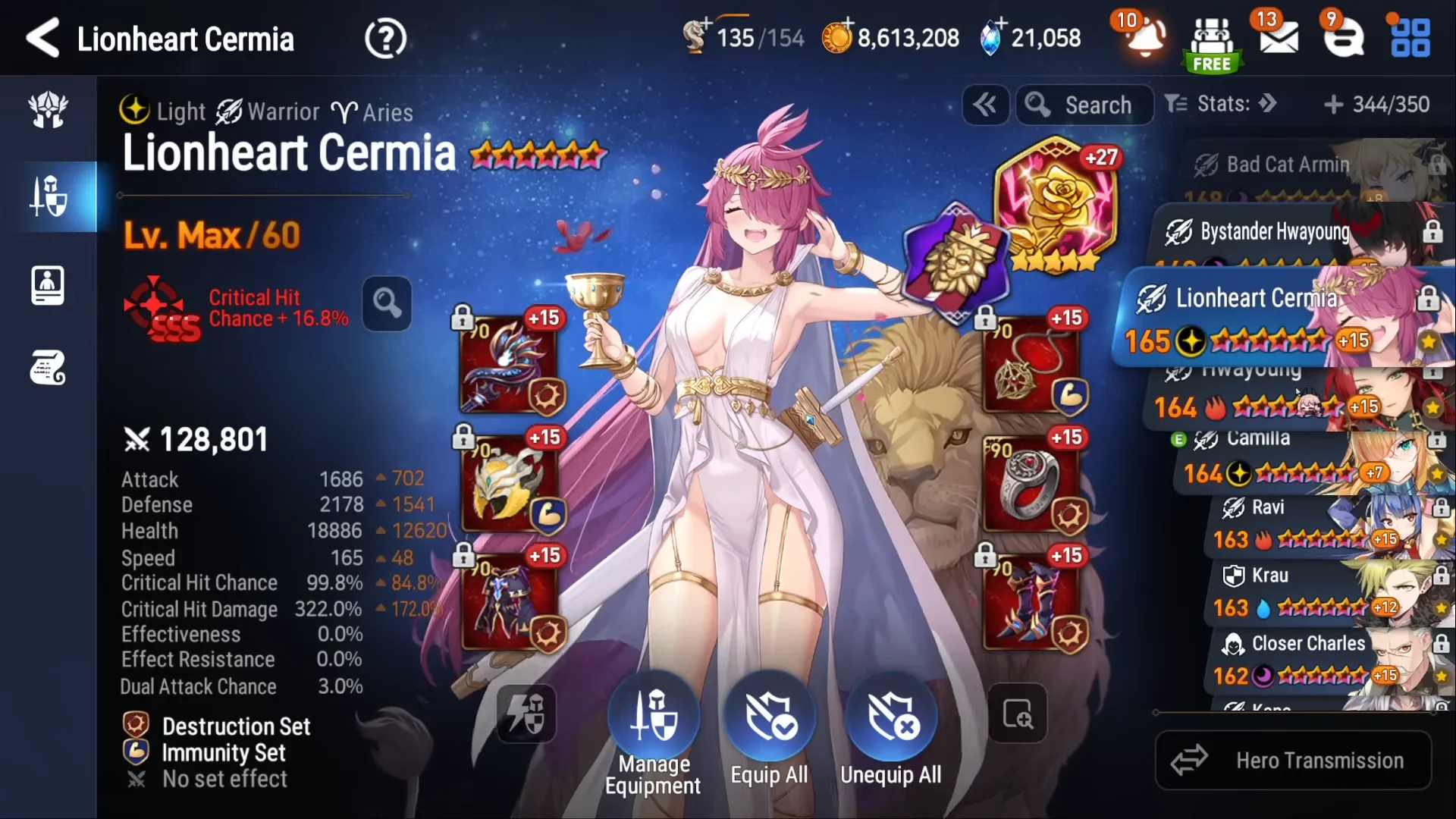Select the equipped boots slot

pyautogui.click(x=1031, y=601)
